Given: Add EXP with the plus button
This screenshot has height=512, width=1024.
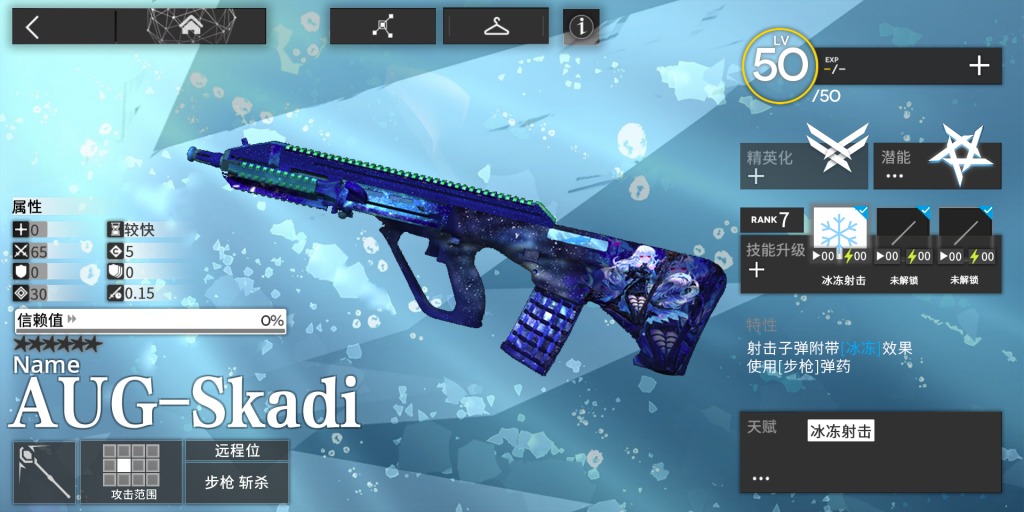Looking at the screenshot, I should 979,67.
